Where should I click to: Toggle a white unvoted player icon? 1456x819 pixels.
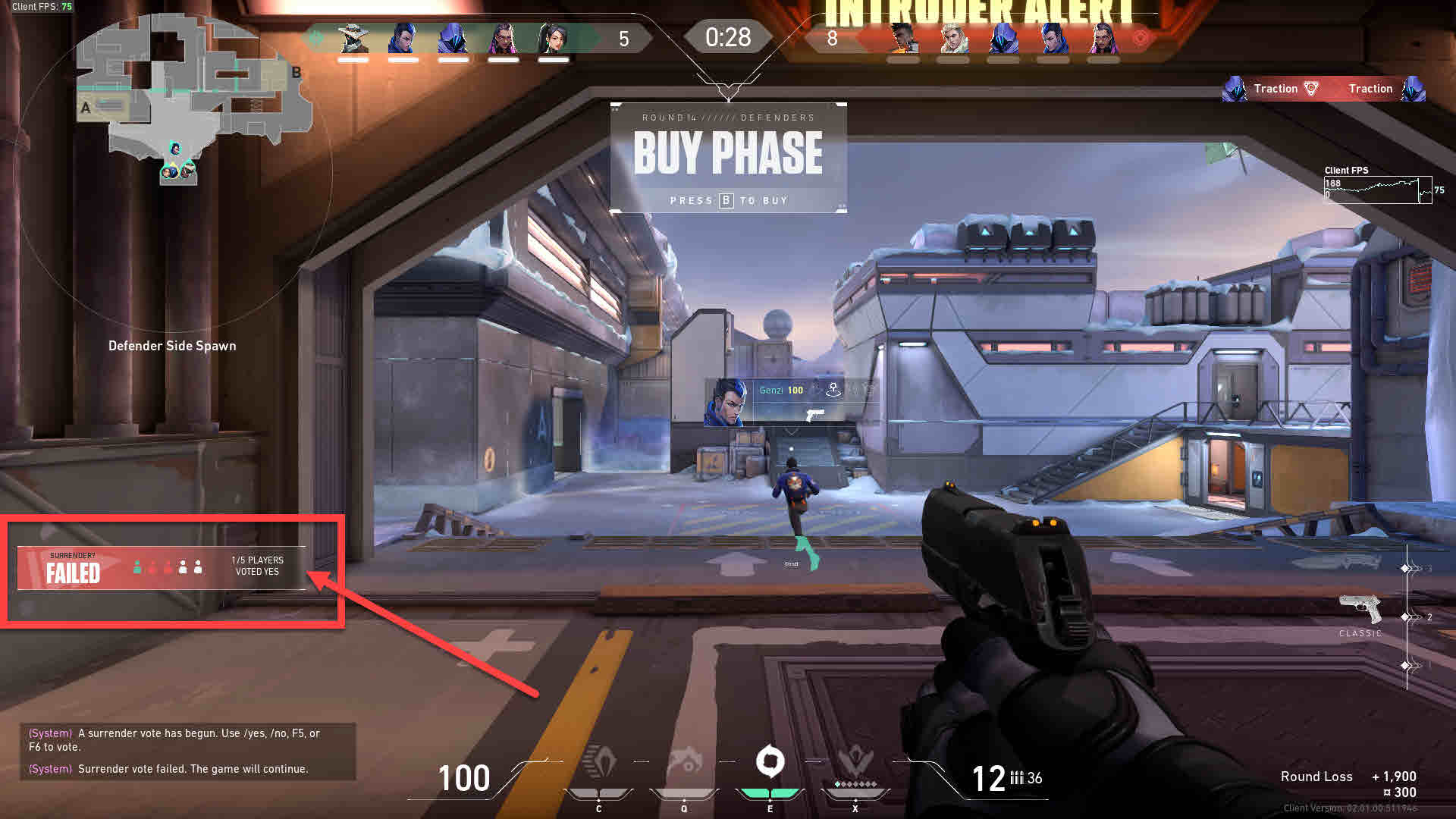tap(183, 566)
